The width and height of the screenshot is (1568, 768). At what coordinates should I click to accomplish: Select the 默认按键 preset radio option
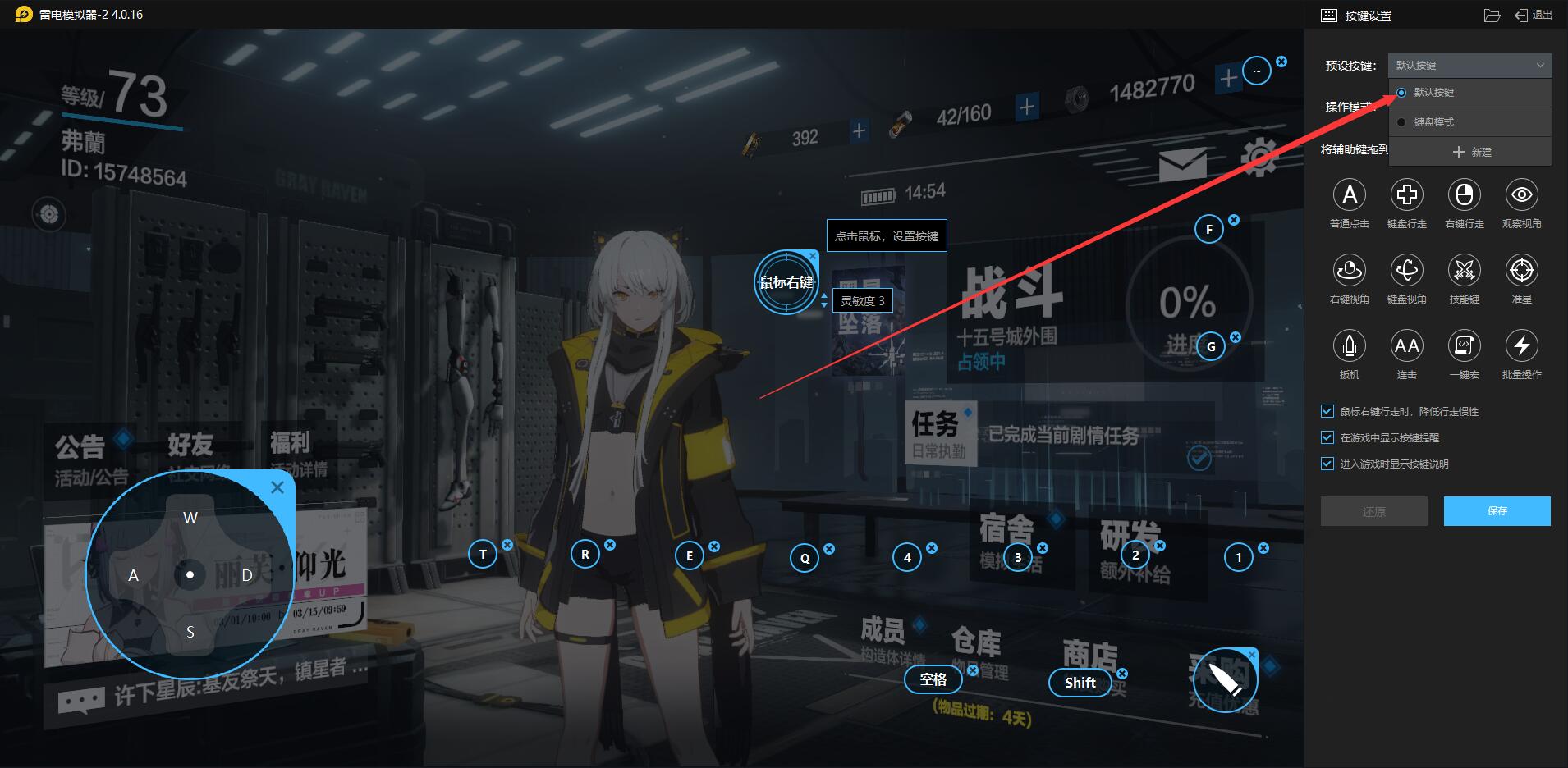(x=1401, y=93)
